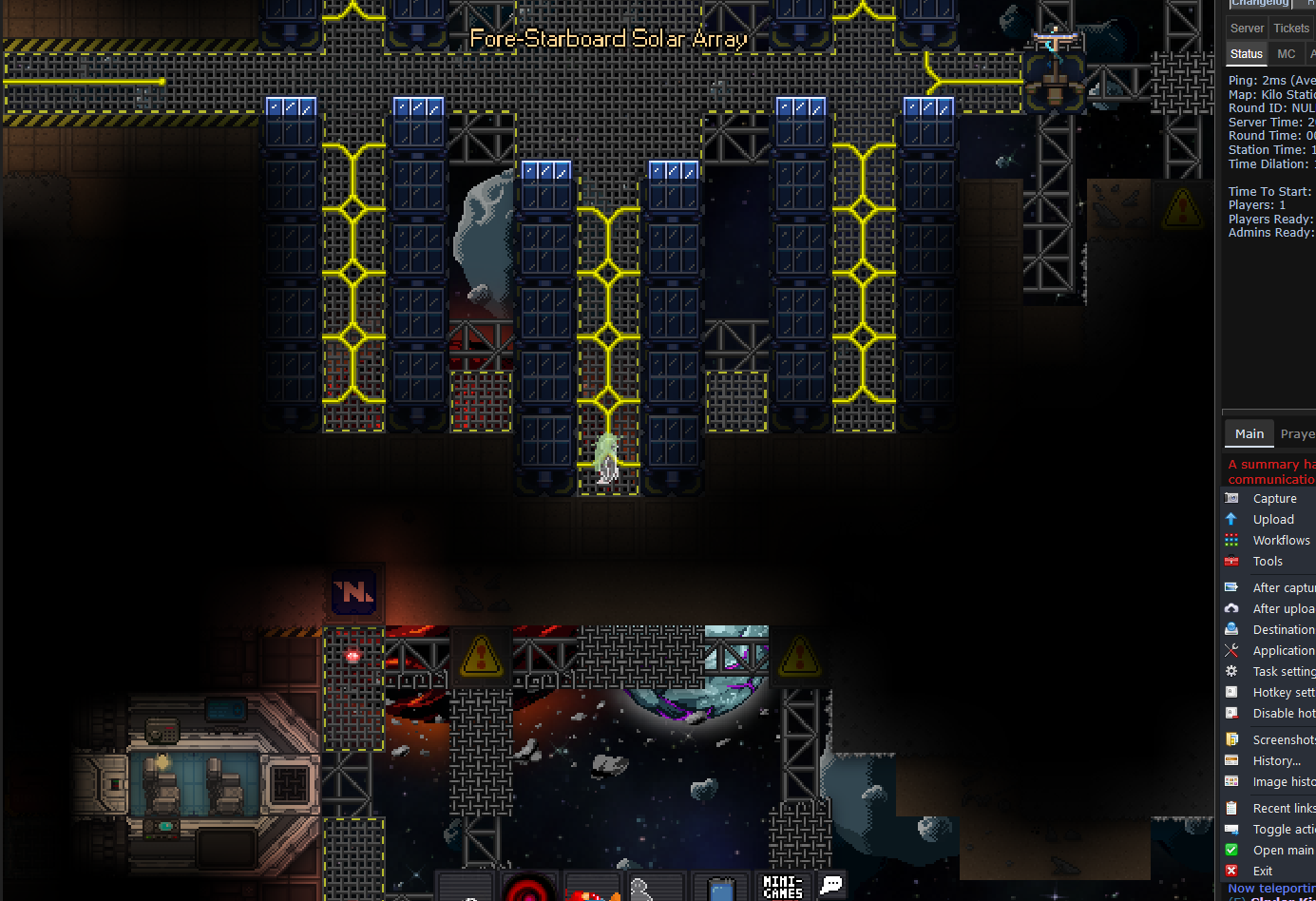The height and width of the screenshot is (901, 1316).
Task: Open the Changelog tab
Action: pos(1260,3)
